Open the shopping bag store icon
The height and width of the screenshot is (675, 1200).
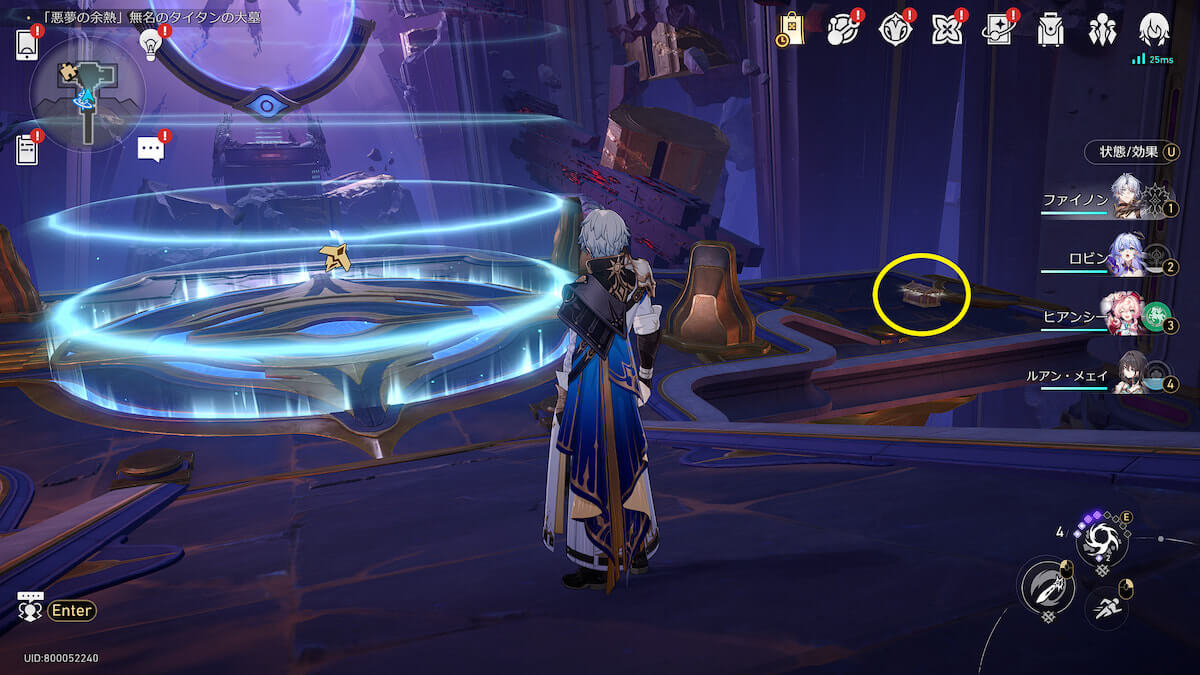click(x=790, y=30)
